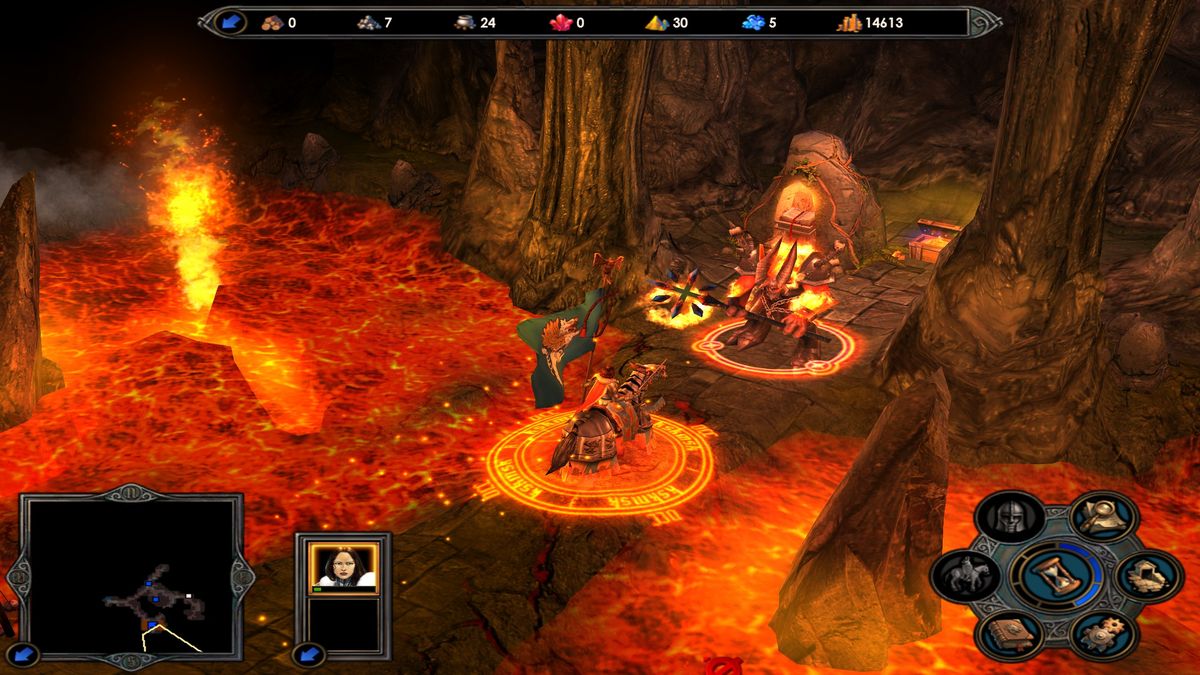
Task: Collapse the hero list with its blue arrow
Action: point(308,655)
